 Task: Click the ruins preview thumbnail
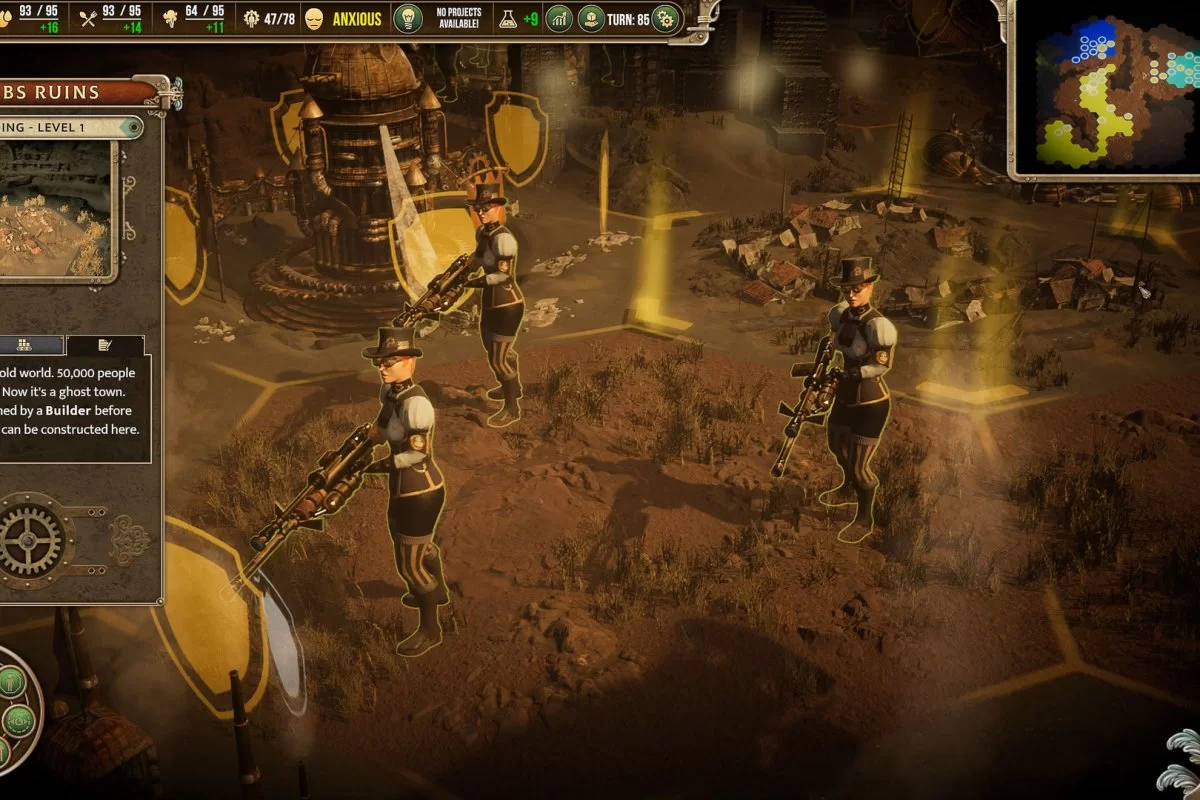pos(55,210)
